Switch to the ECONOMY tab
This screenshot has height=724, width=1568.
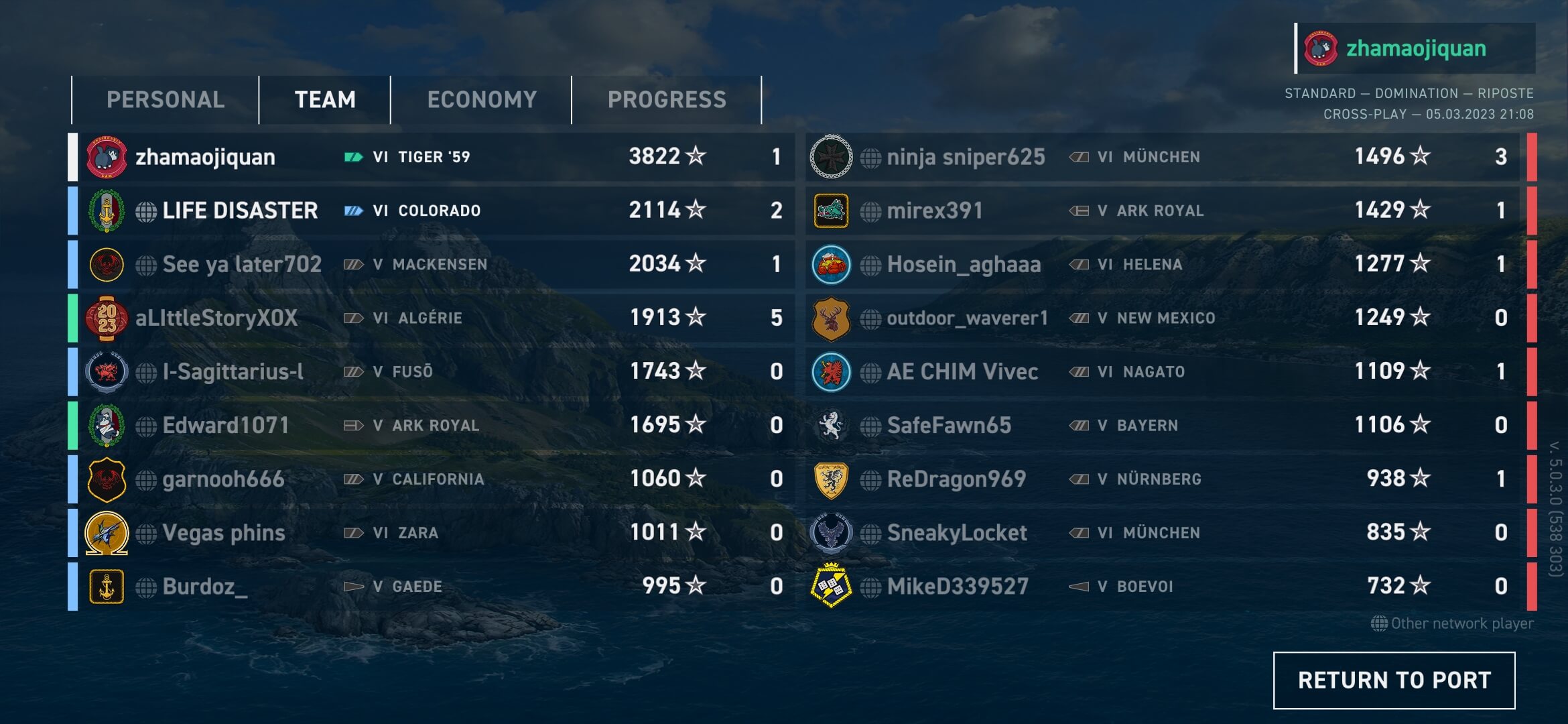(482, 99)
